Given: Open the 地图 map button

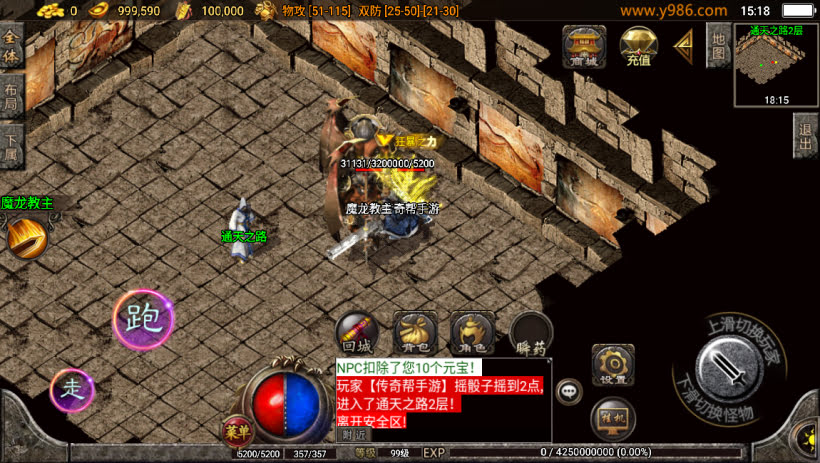Looking at the screenshot, I should [717, 45].
